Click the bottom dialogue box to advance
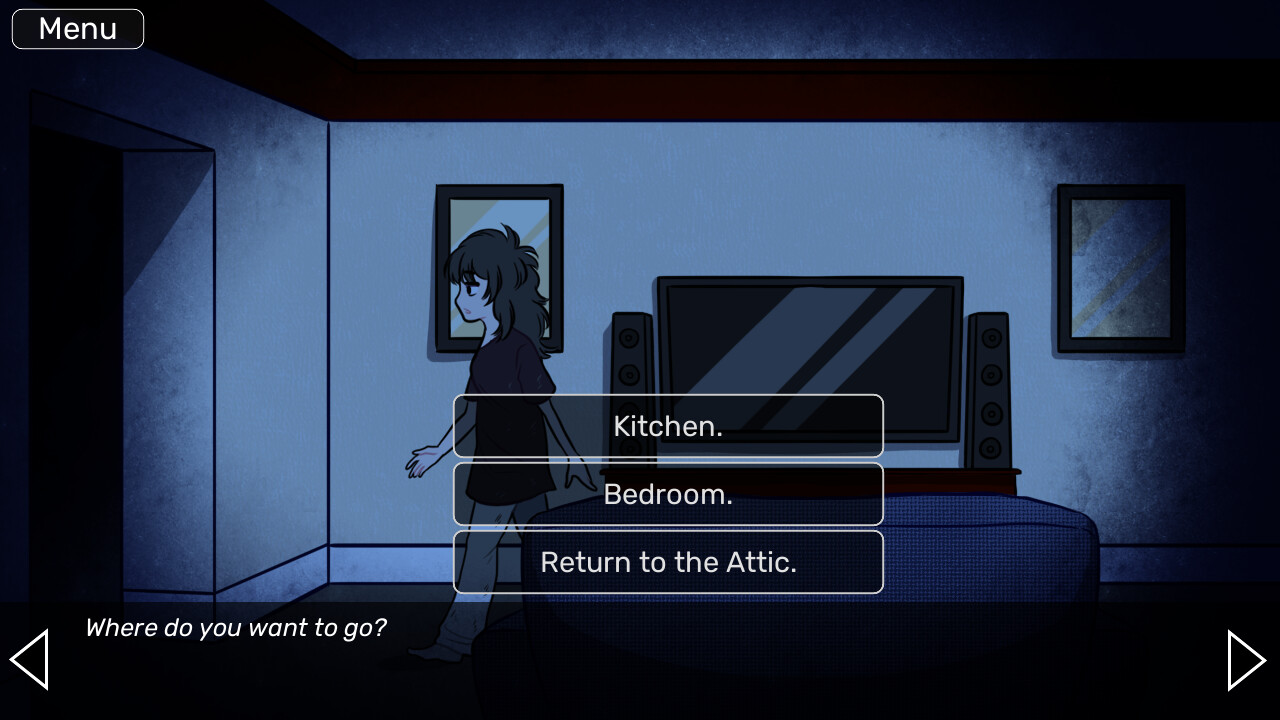 (x=640, y=660)
